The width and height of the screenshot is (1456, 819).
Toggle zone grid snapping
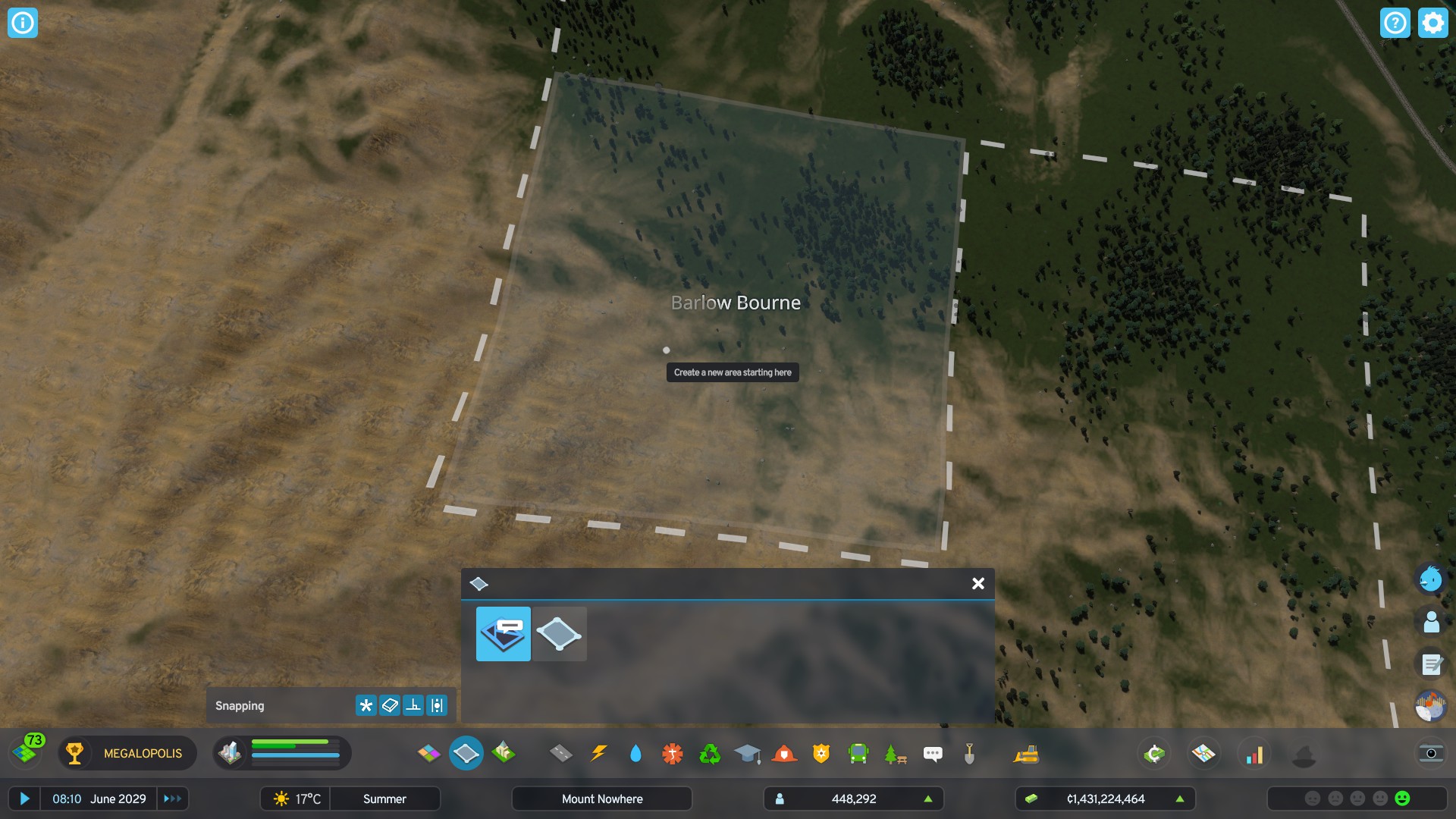[x=388, y=705]
